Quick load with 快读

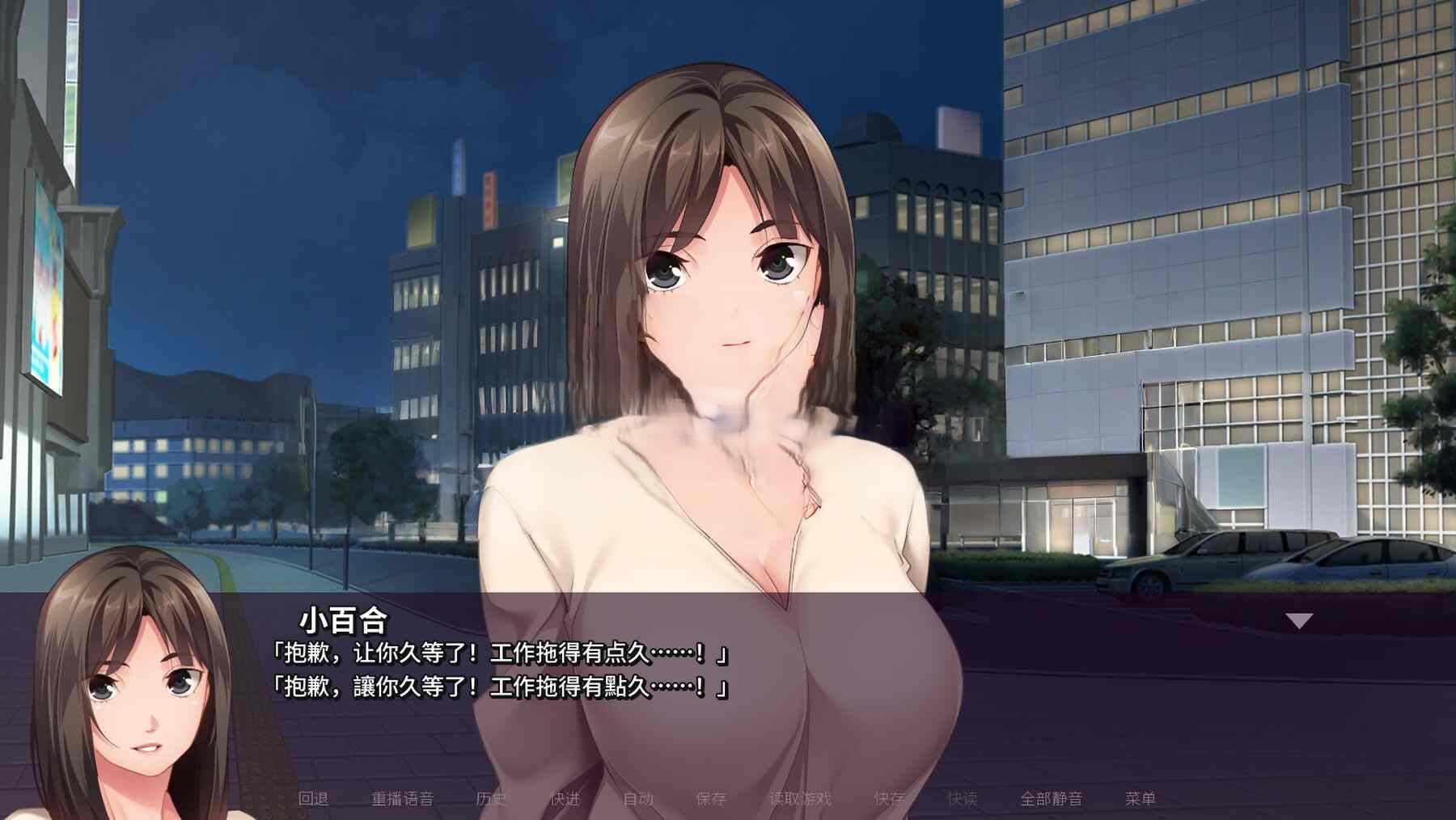pos(963,799)
